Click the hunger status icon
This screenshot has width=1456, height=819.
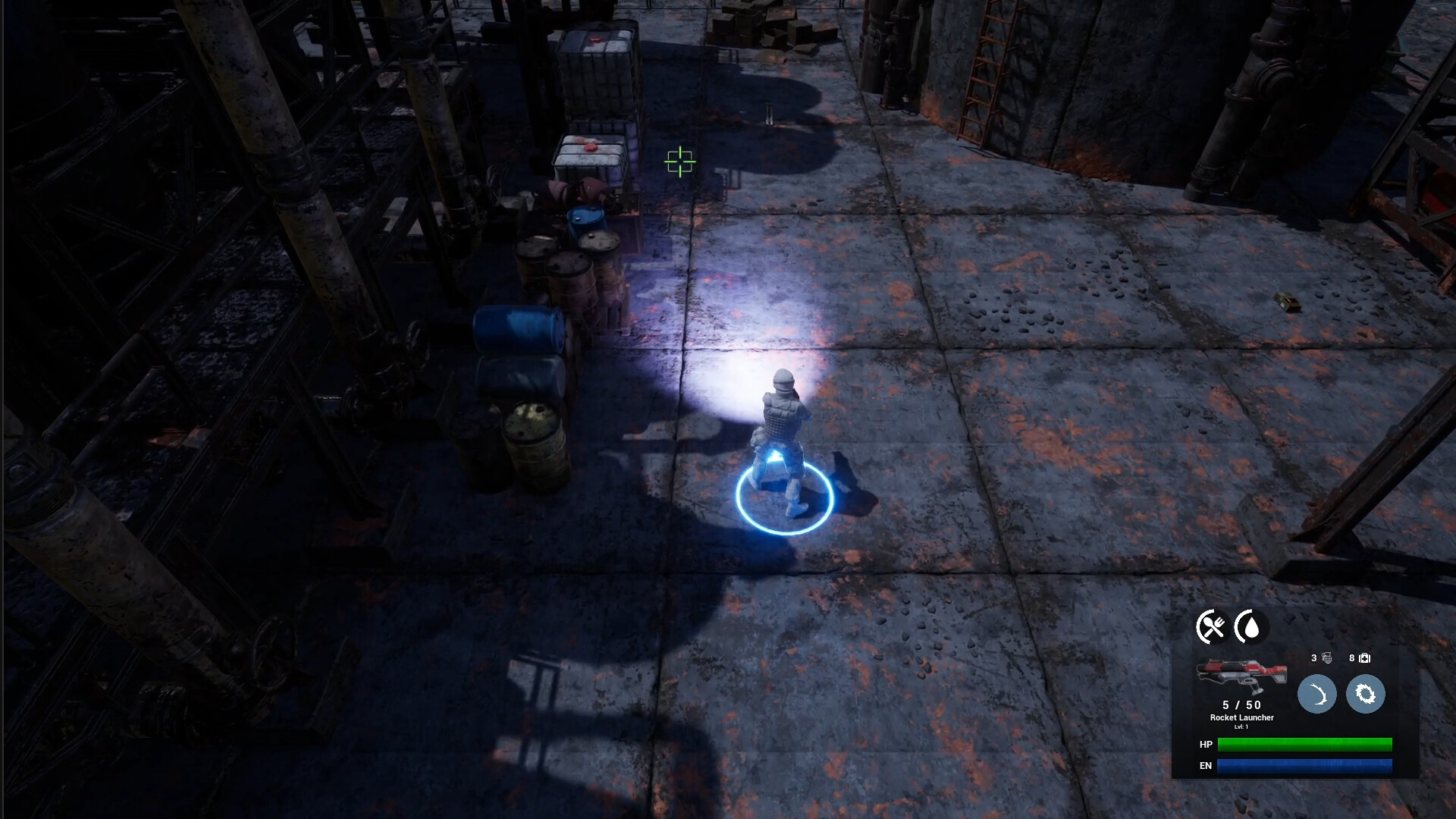pyautogui.click(x=1210, y=626)
